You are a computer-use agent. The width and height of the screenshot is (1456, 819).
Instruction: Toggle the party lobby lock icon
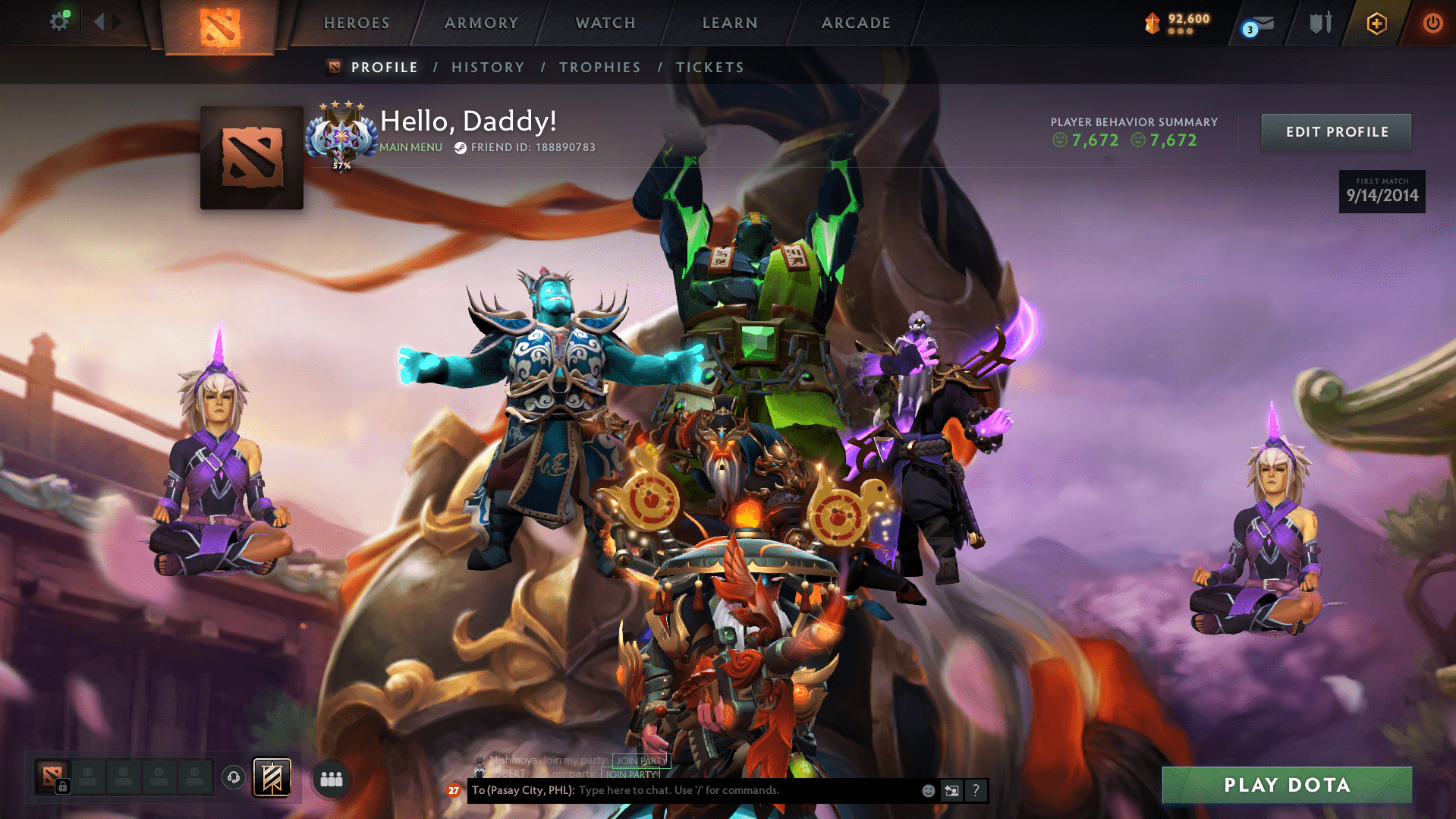point(62,787)
